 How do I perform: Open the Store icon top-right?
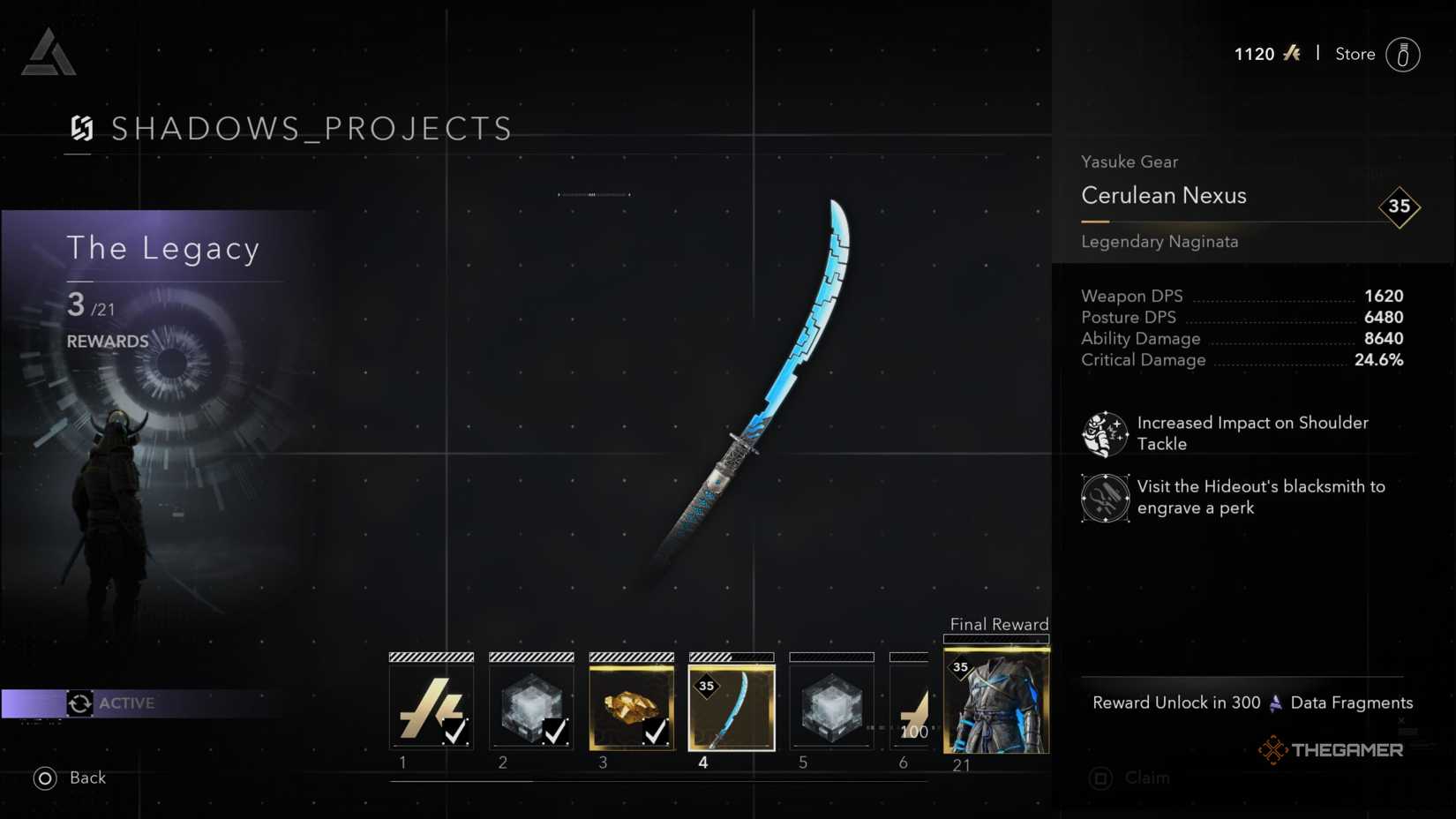(1404, 55)
